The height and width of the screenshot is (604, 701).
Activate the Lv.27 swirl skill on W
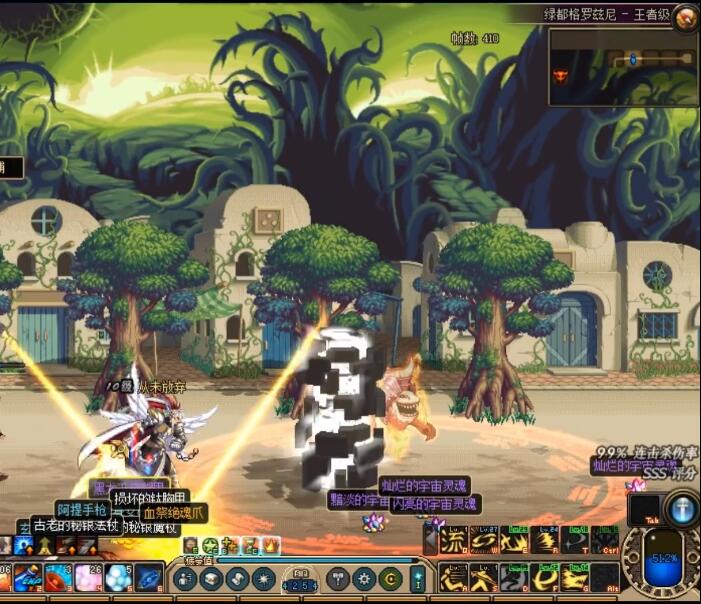point(484,540)
